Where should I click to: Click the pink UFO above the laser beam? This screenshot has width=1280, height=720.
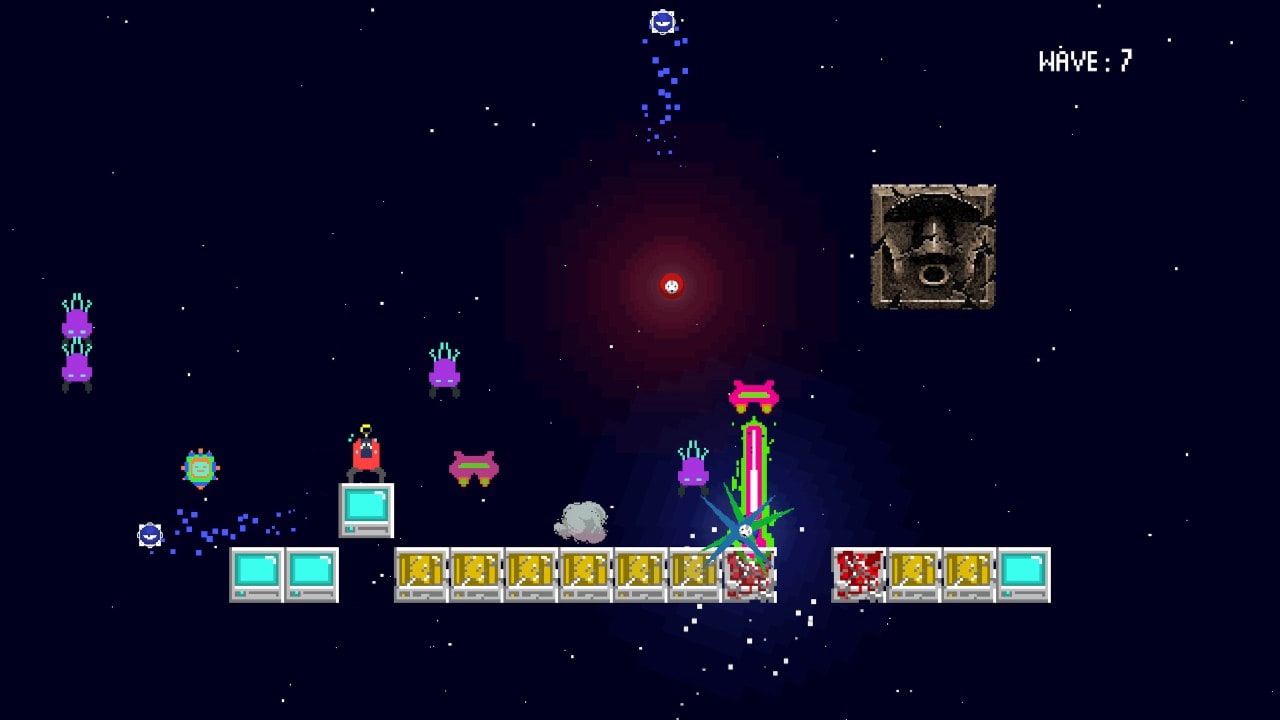pos(752,393)
